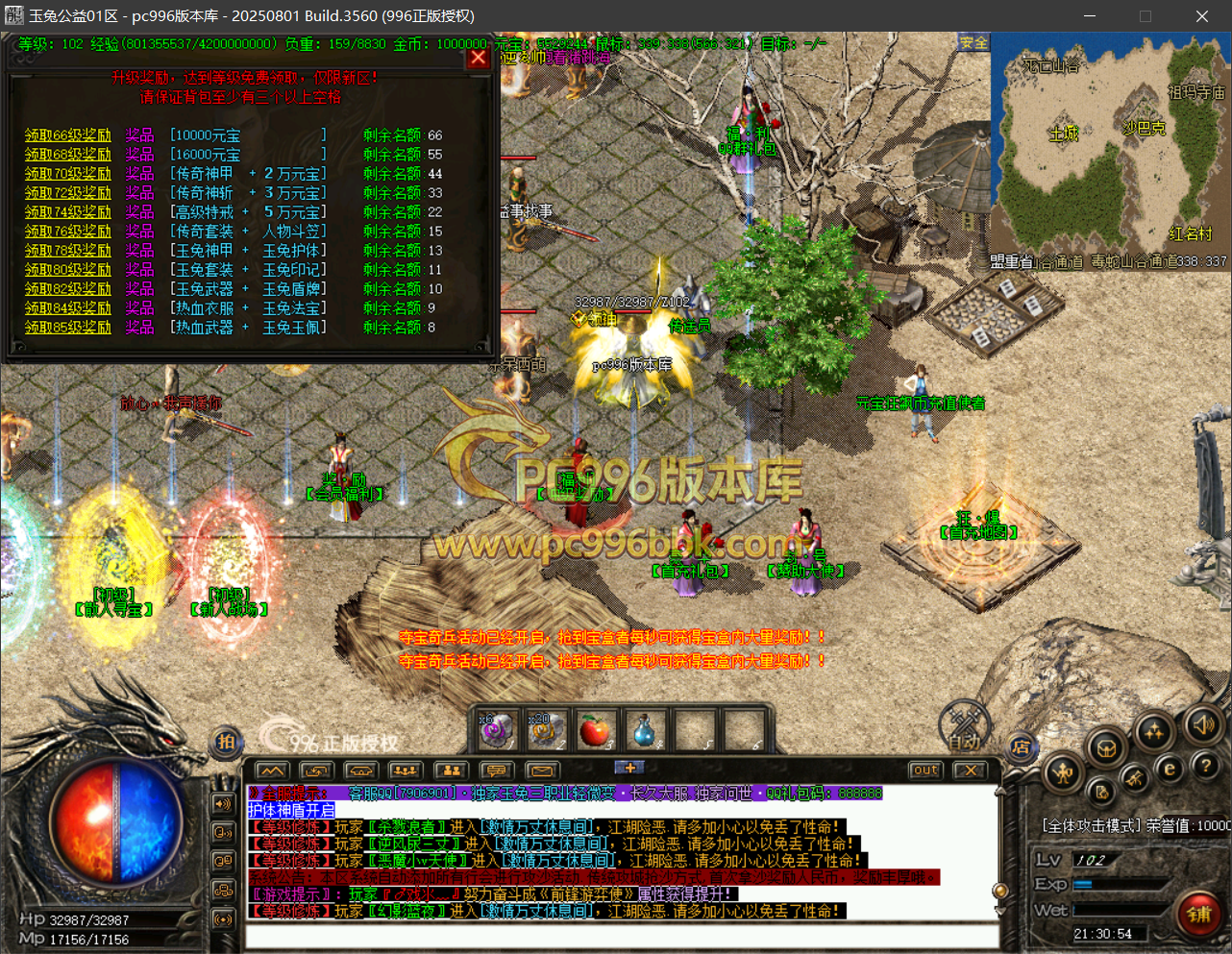
Task: Open the 店 shop round button
Action: [1021, 746]
